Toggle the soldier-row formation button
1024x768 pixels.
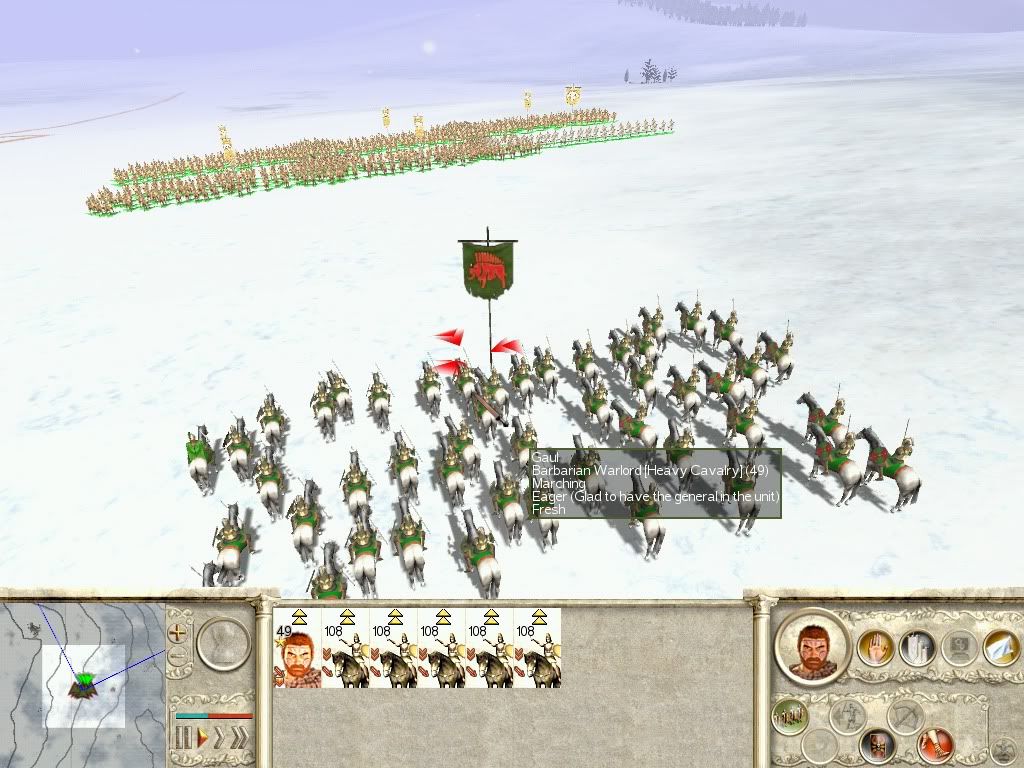[790, 716]
